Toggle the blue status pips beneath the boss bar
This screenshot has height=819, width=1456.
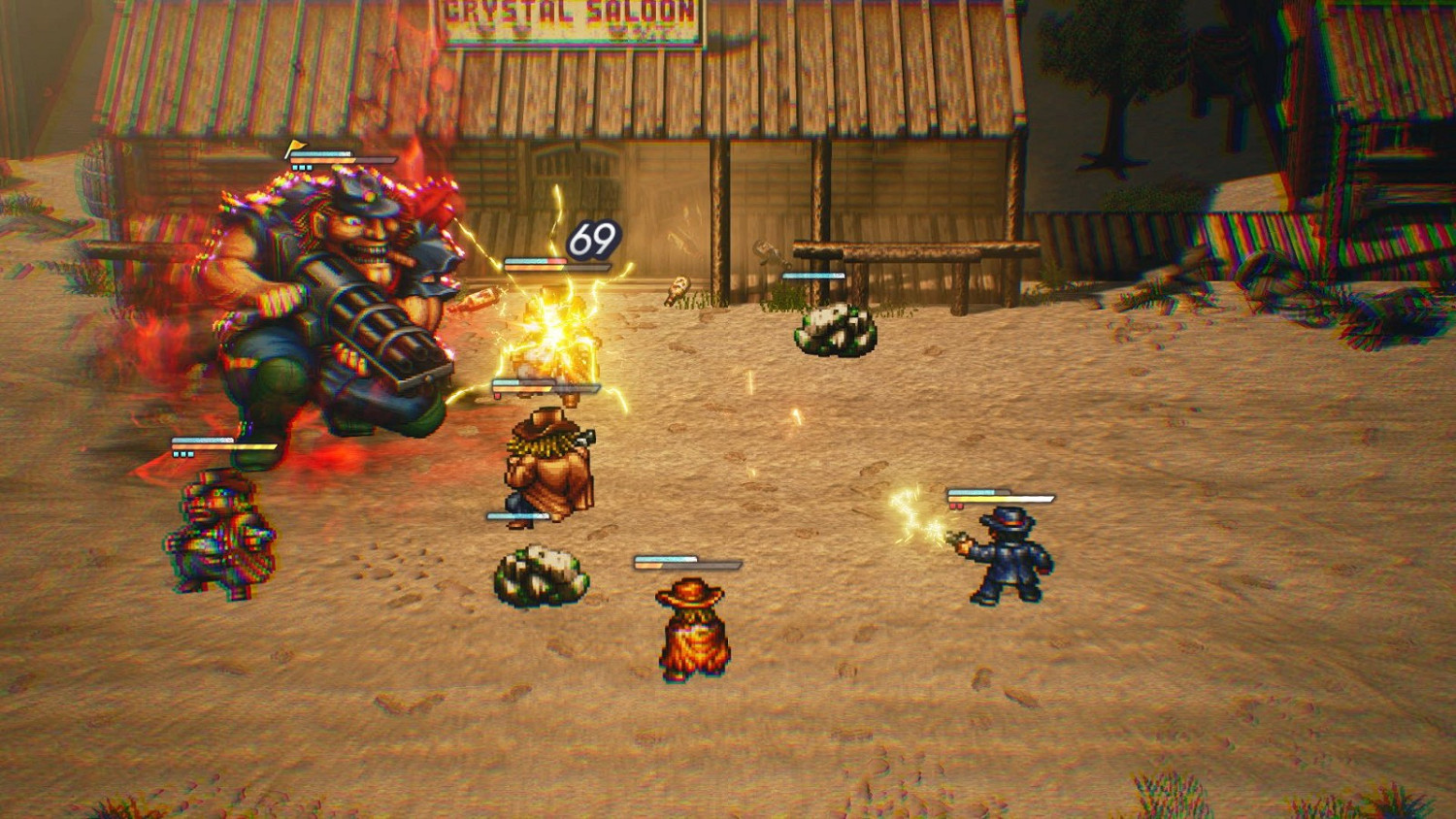tap(302, 167)
